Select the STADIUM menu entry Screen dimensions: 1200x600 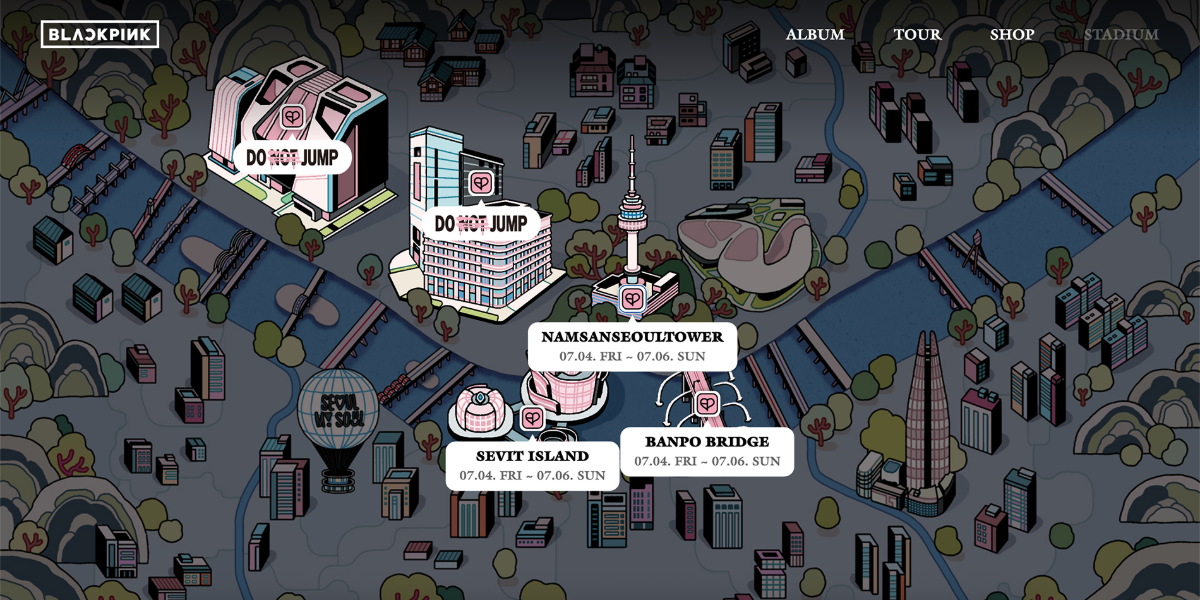[1121, 34]
